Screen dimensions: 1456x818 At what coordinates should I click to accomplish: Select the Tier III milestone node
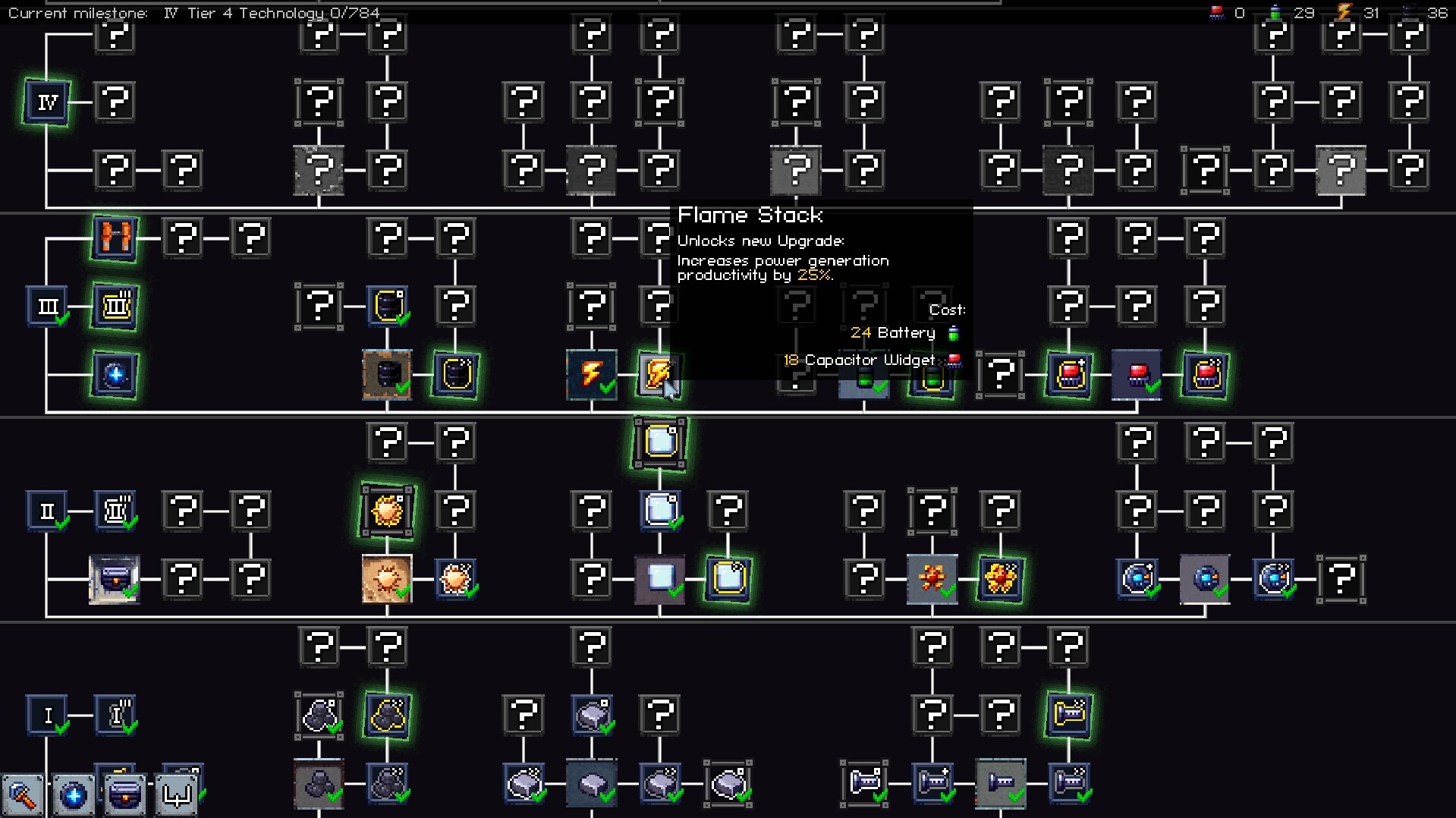coord(48,306)
